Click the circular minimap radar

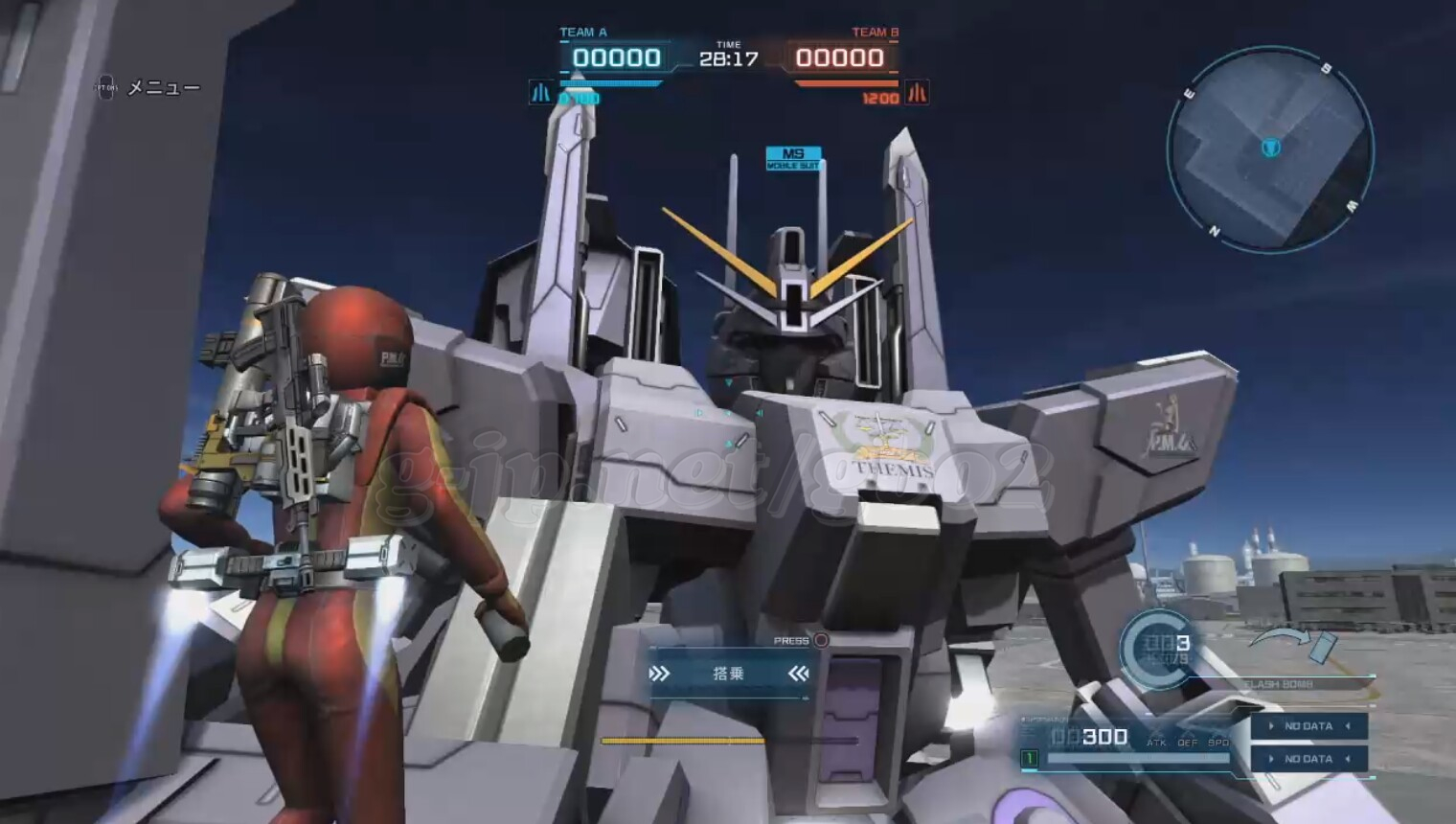(x=1270, y=150)
